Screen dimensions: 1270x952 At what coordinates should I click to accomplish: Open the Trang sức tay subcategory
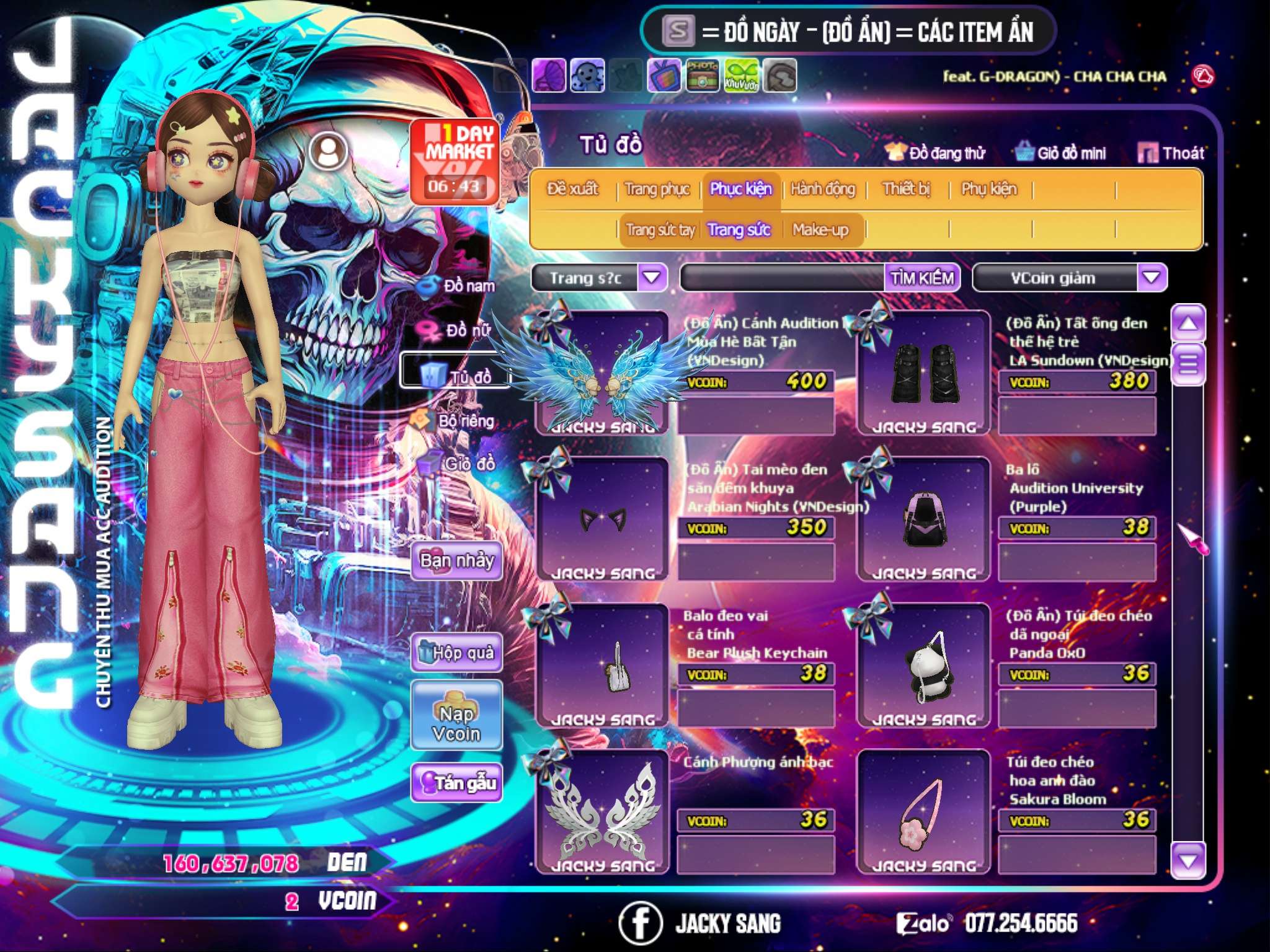pyautogui.click(x=660, y=230)
